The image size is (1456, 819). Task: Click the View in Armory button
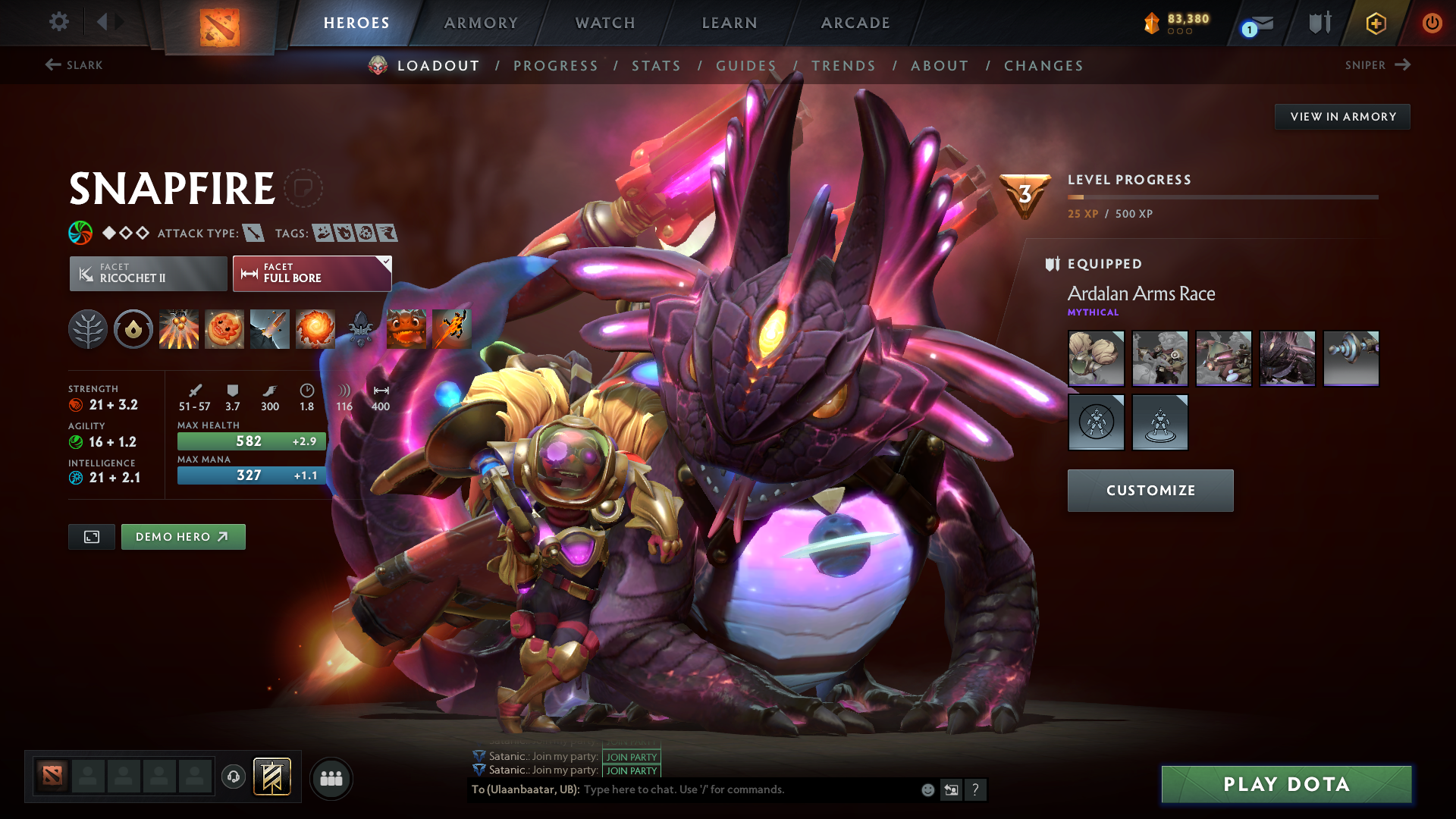coord(1342,116)
